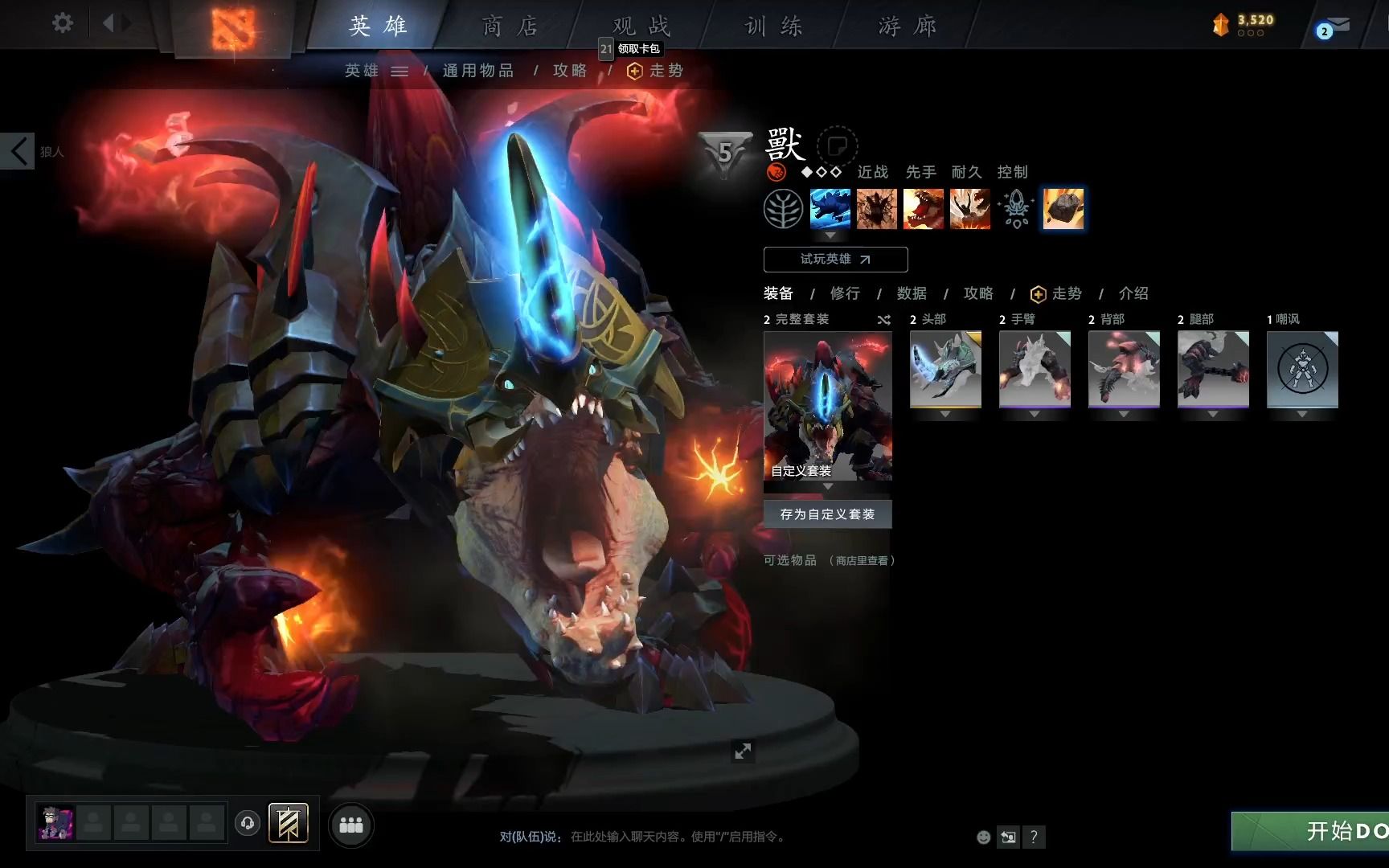Viewport: 1389px width, 868px height.
Task: Save loadout with 存为自定义套装 button
Action: pos(827,514)
